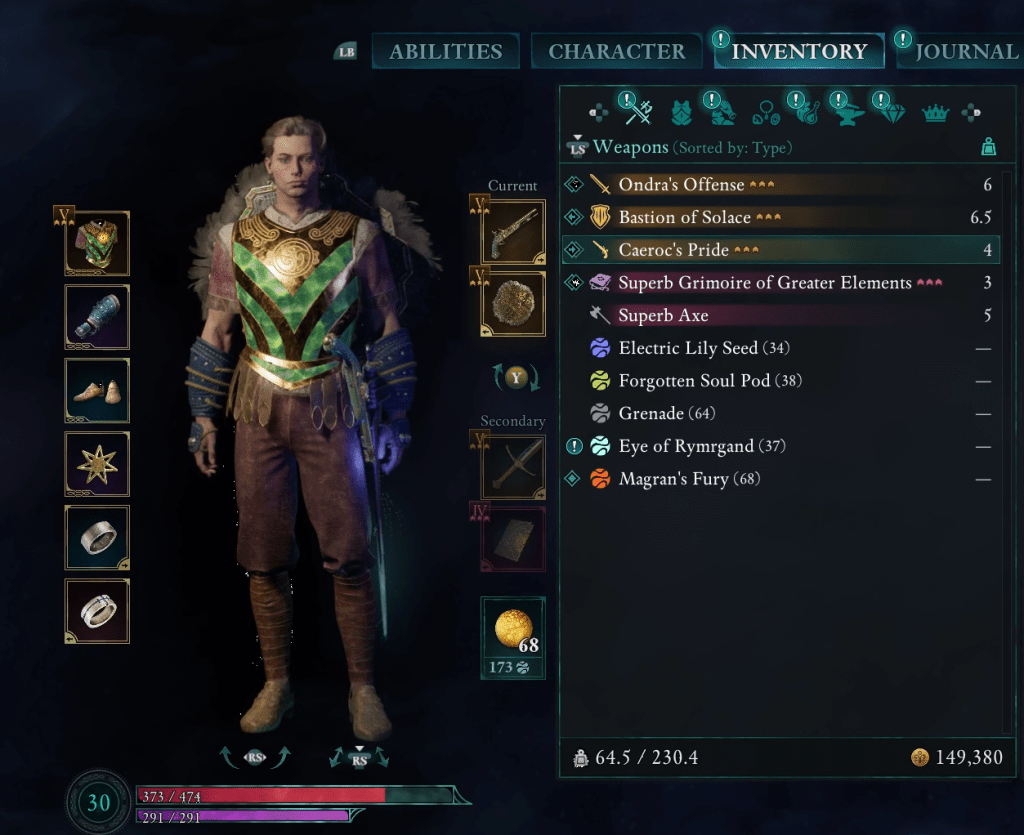The image size is (1024, 835).
Task: Select the equipped blue gloves slot
Action: tap(97, 317)
